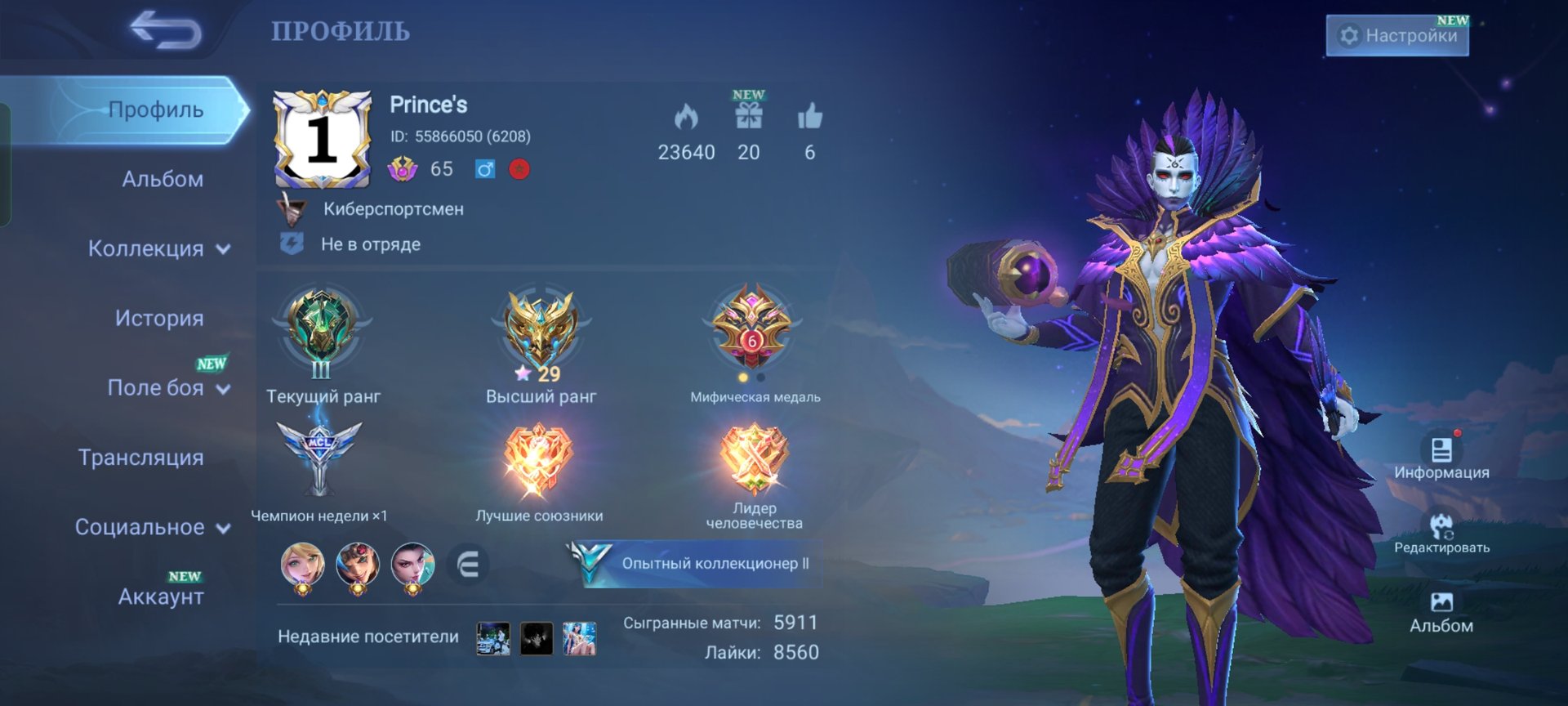Click the player avatar frame
This screenshot has width=1568, height=706.
tap(322, 139)
